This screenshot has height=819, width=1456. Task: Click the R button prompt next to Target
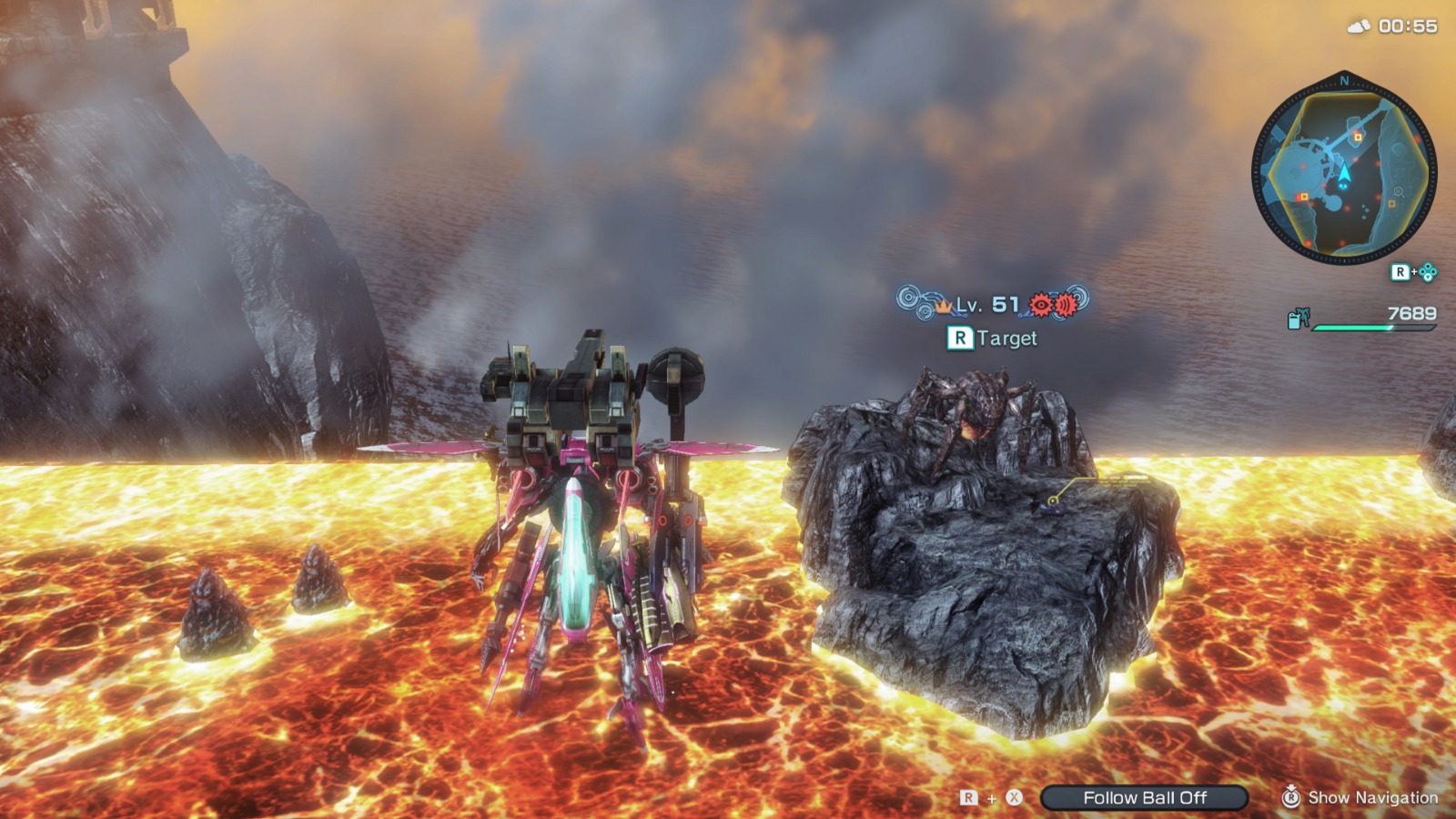(960, 338)
